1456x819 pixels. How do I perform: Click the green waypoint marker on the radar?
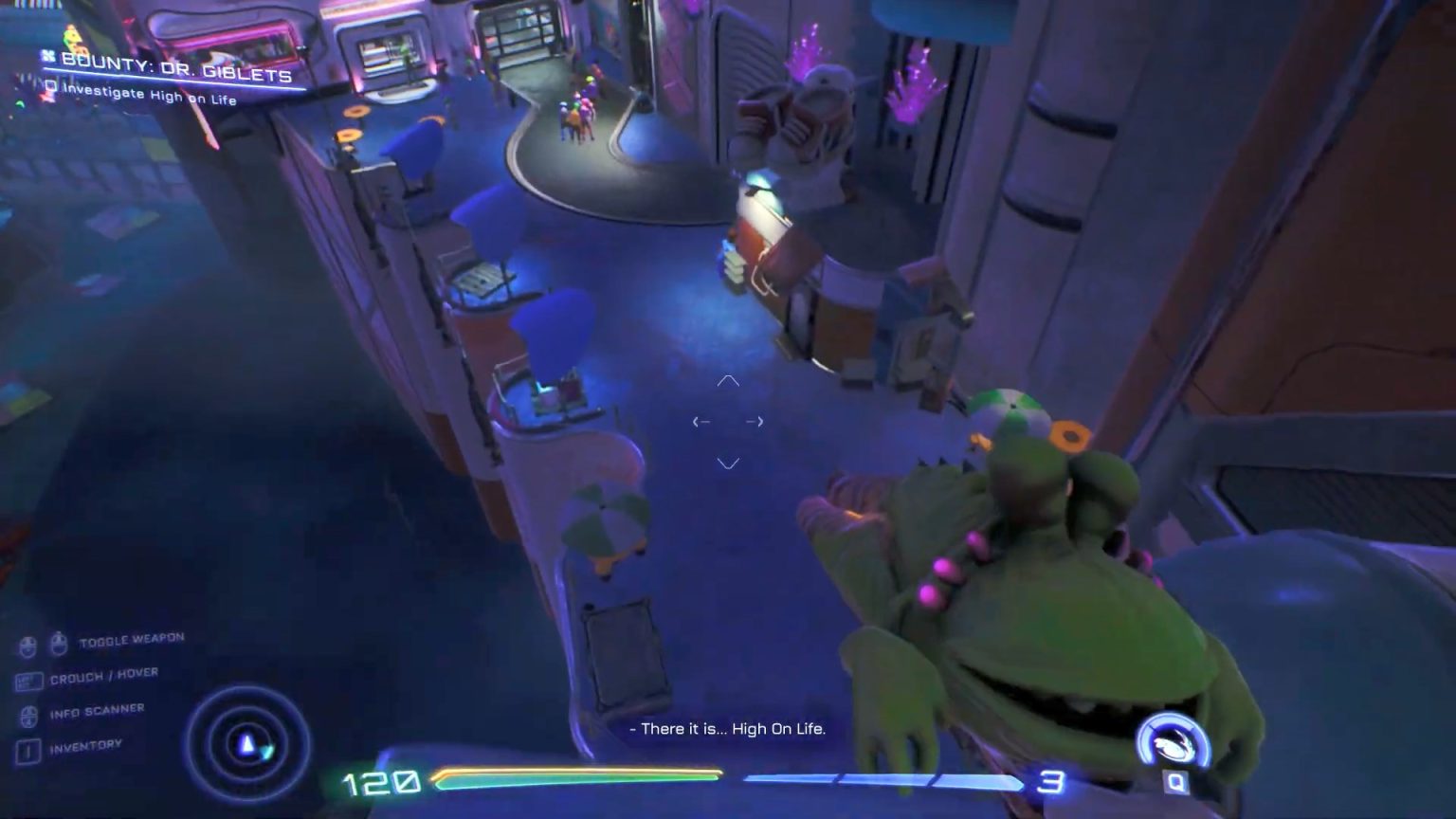pos(266,752)
